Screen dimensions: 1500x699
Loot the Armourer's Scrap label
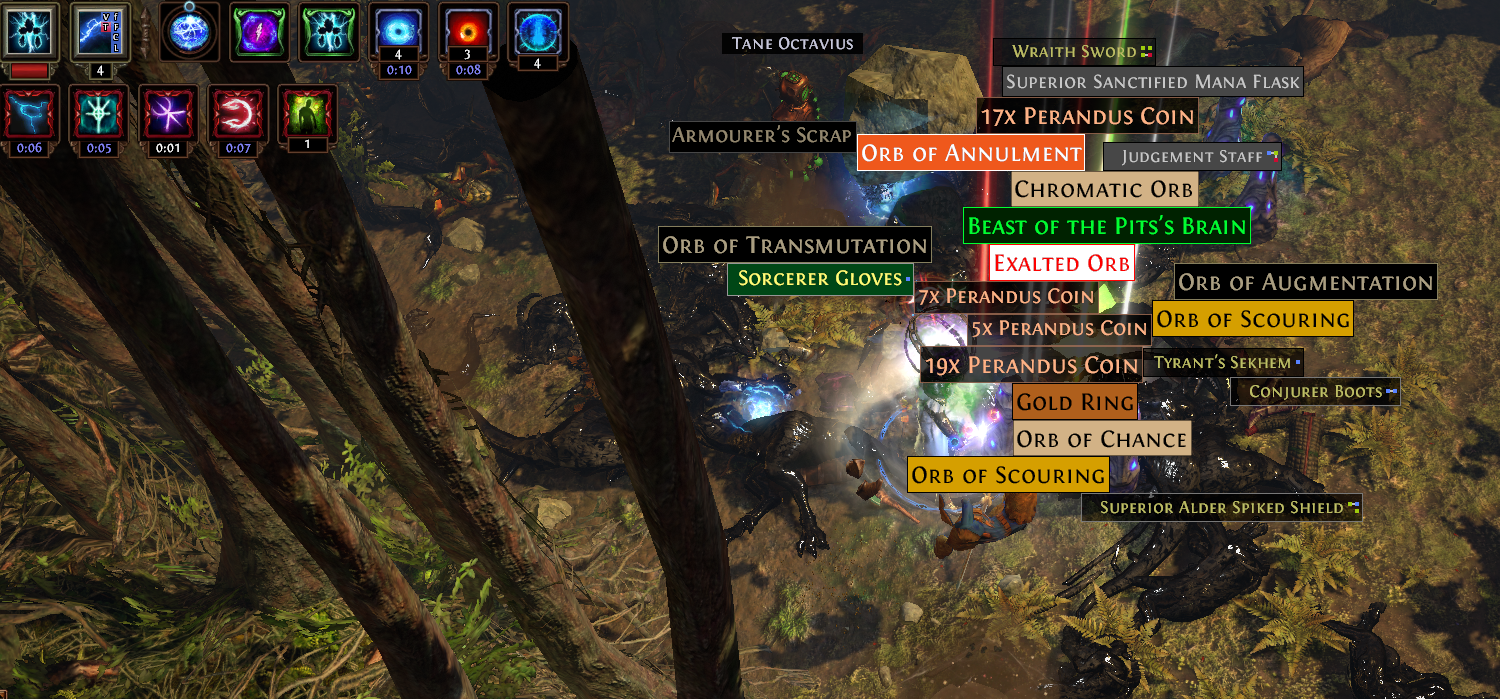761,136
